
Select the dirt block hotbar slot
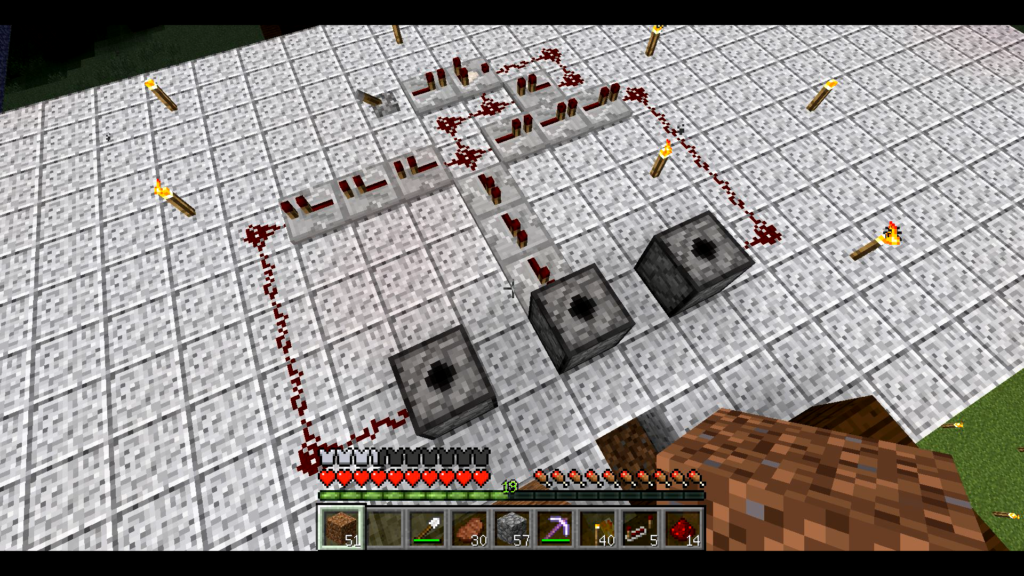[x=339, y=527]
